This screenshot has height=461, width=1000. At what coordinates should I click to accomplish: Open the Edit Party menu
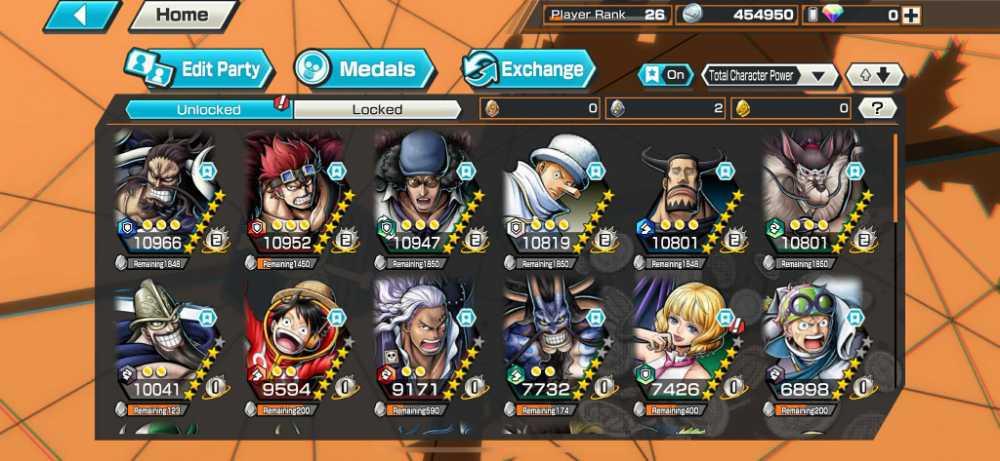pyautogui.click(x=200, y=70)
